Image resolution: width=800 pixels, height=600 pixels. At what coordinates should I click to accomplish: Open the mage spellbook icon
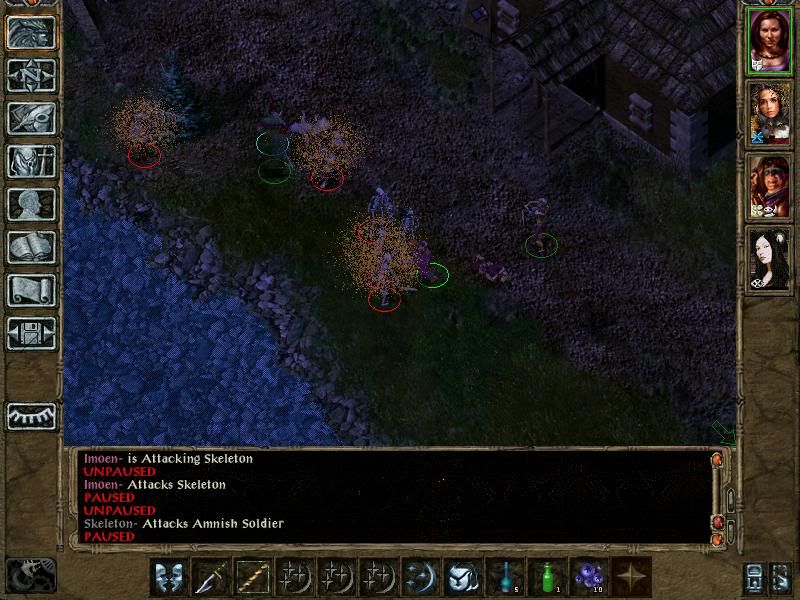(x=31, y=247)
